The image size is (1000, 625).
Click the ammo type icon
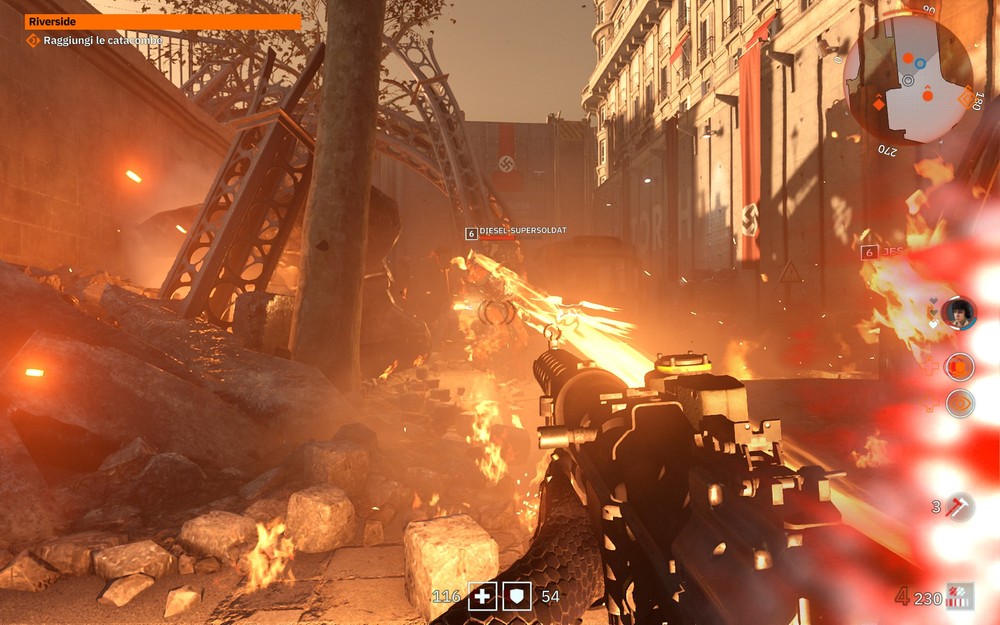click(961, 597)
